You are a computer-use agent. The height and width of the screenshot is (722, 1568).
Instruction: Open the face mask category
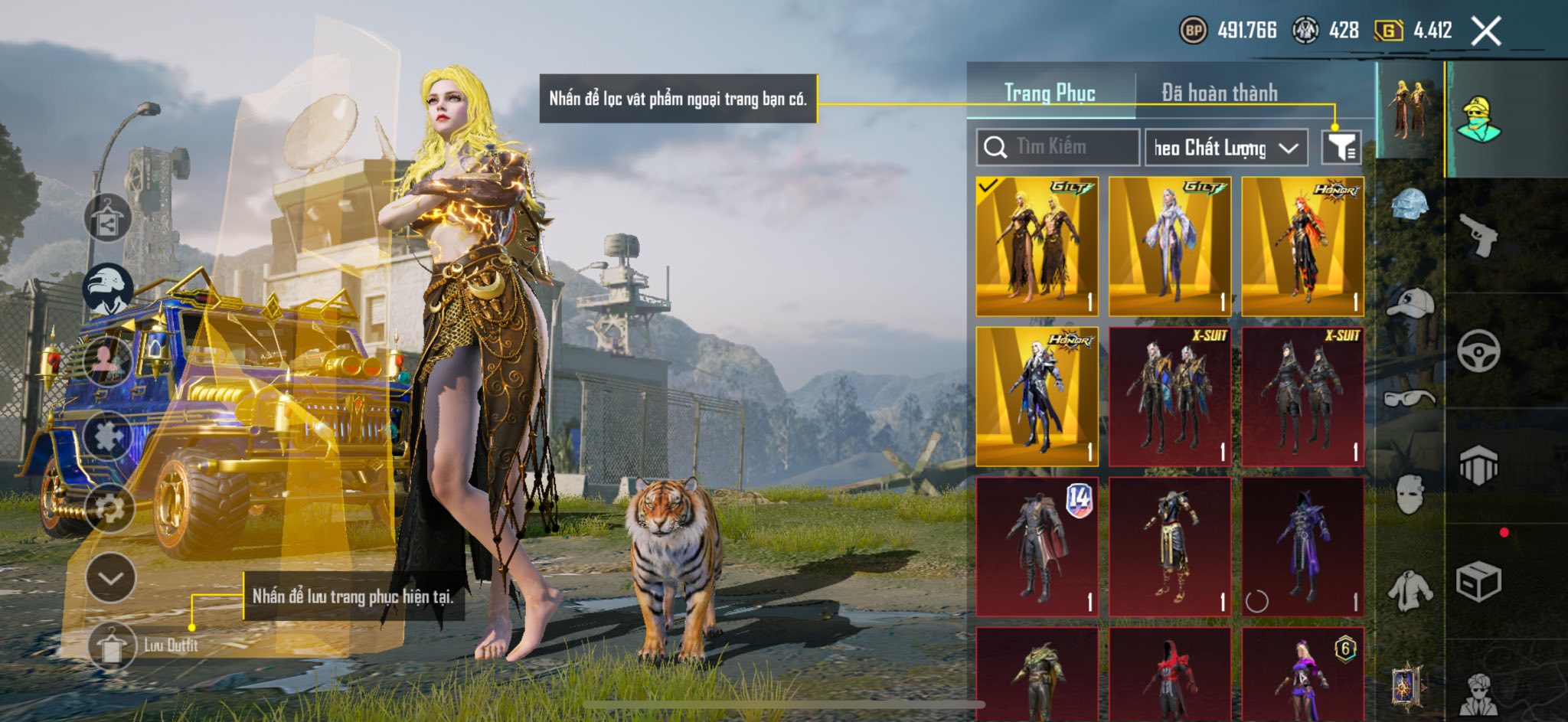(1409, 495)
